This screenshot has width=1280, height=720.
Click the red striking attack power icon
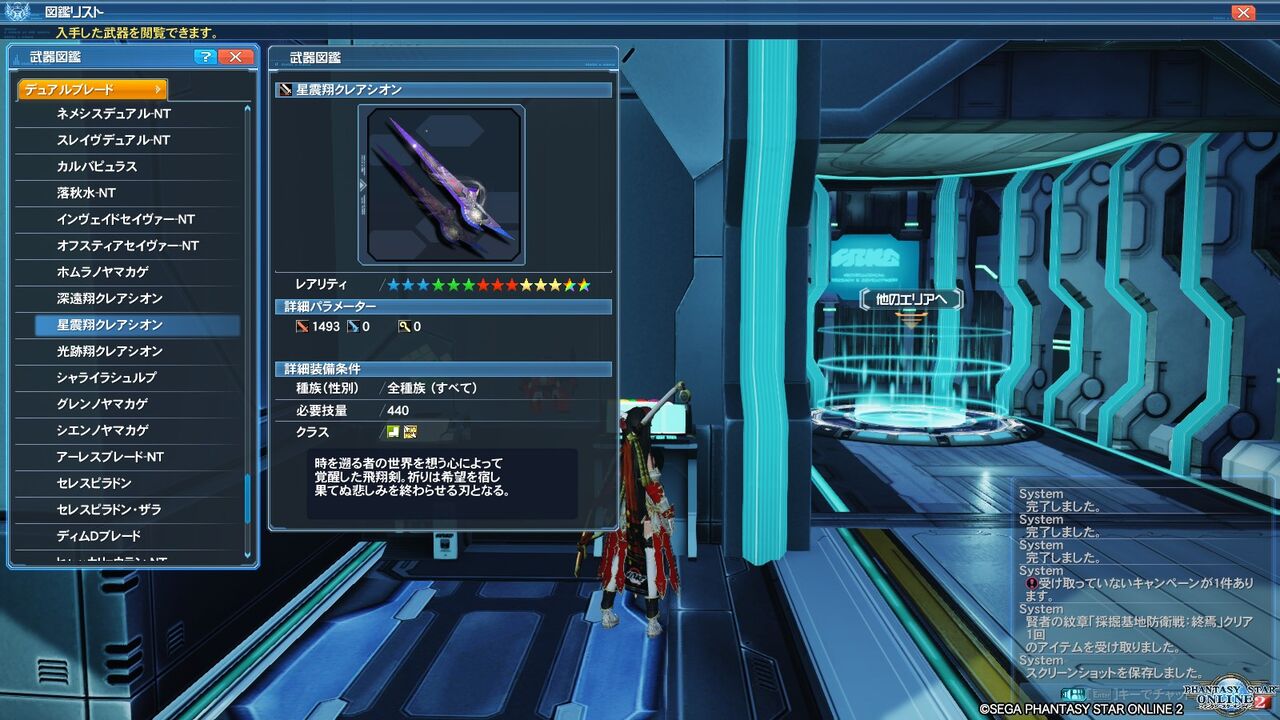tap(303, 326)
